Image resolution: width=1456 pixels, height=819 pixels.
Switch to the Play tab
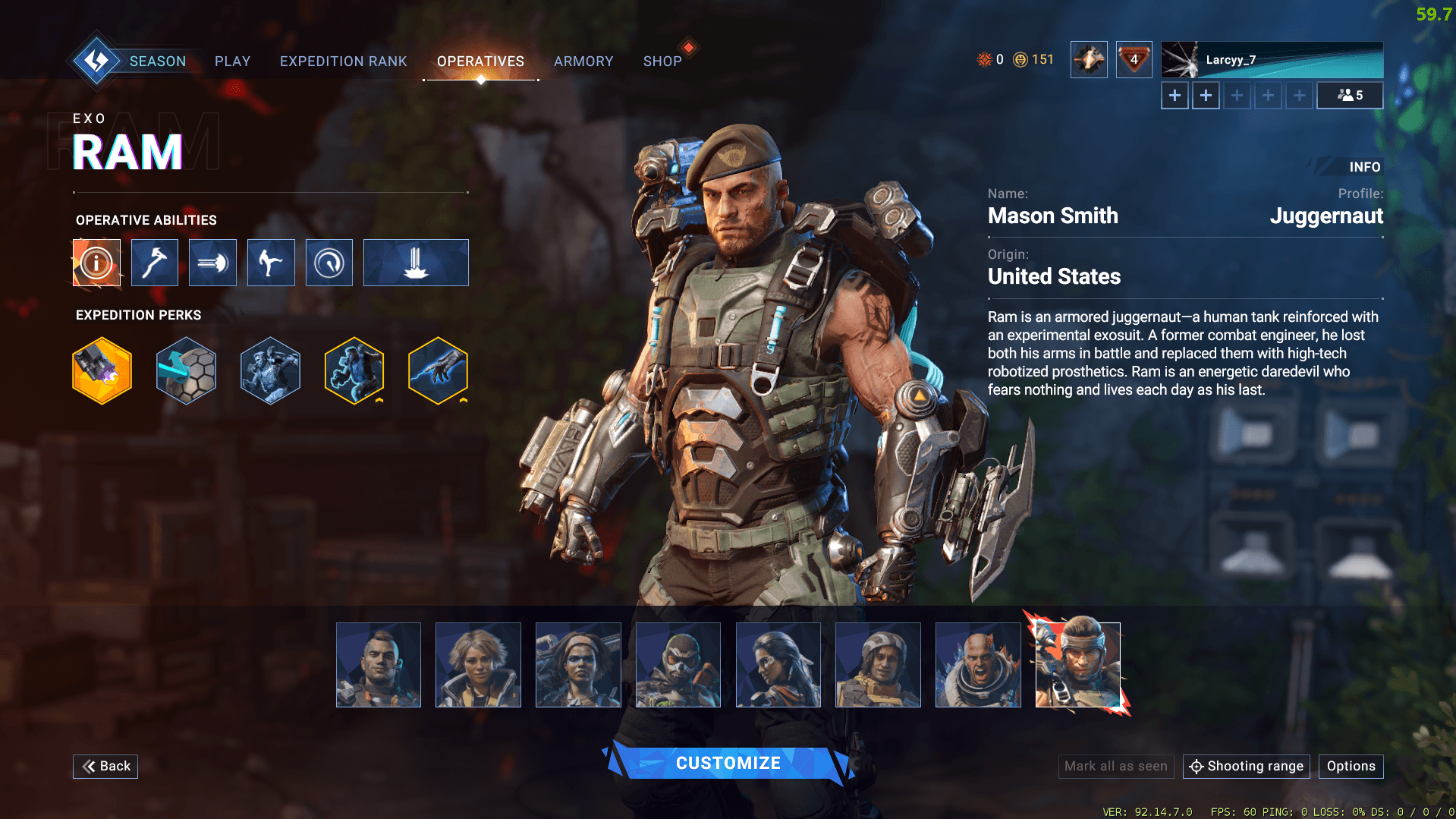point(232,61)
